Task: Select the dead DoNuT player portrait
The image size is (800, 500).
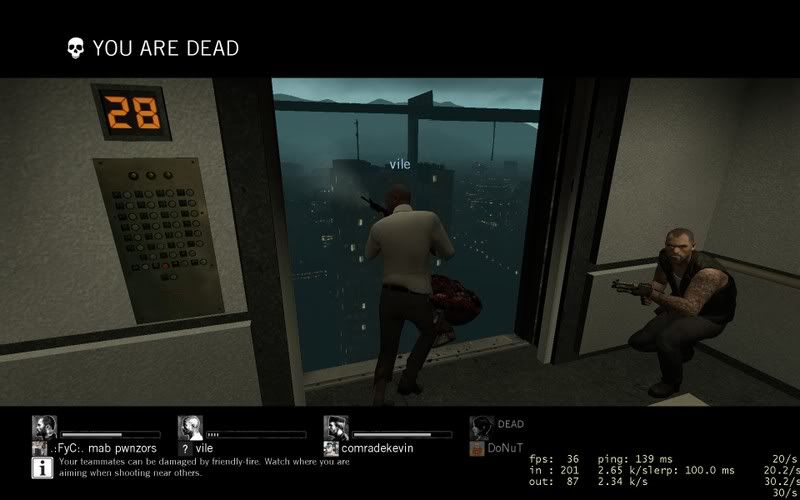Action: [480, 427]
